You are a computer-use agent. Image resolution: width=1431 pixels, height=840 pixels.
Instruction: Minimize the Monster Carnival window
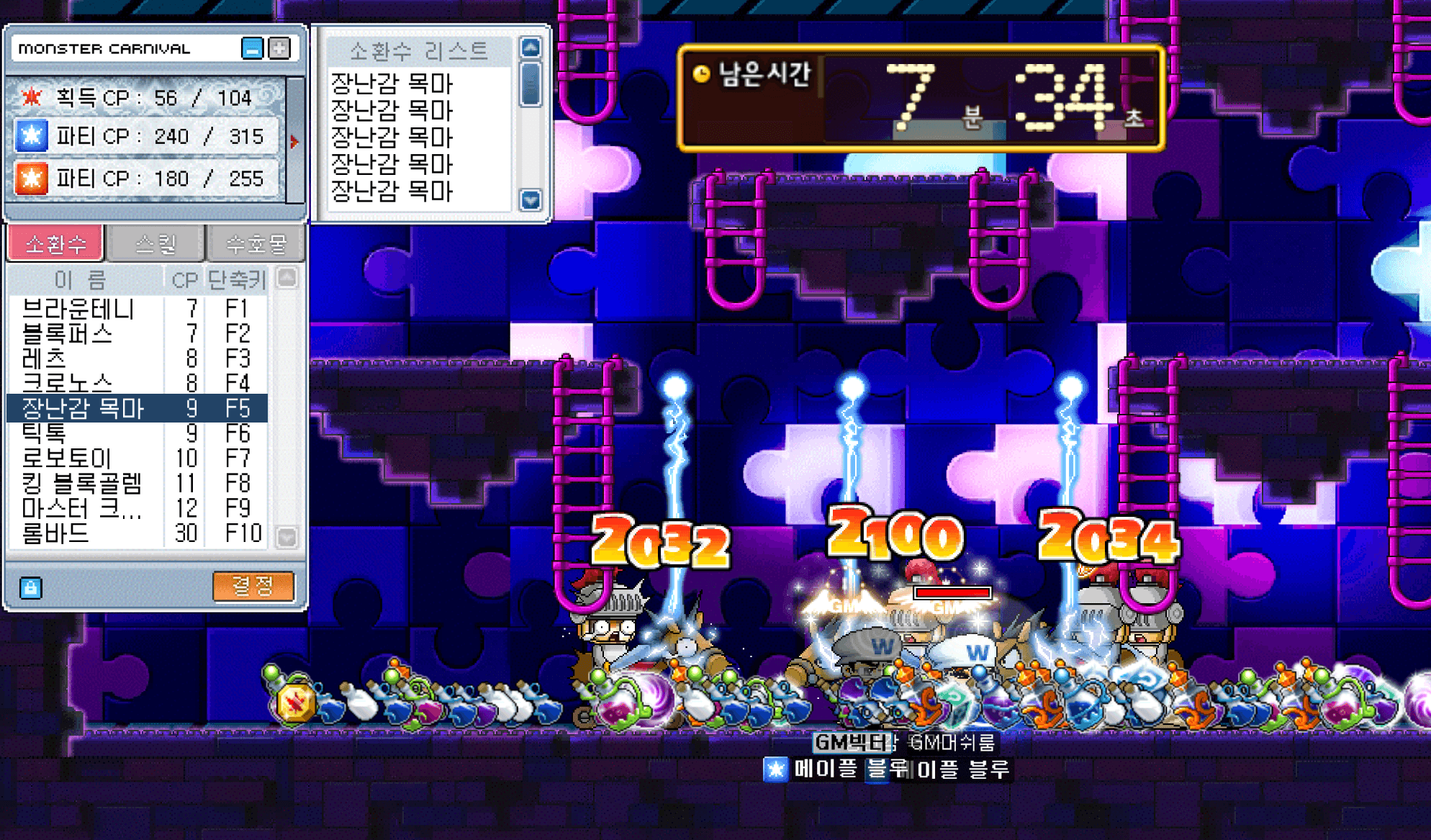[x=252, y=49]
